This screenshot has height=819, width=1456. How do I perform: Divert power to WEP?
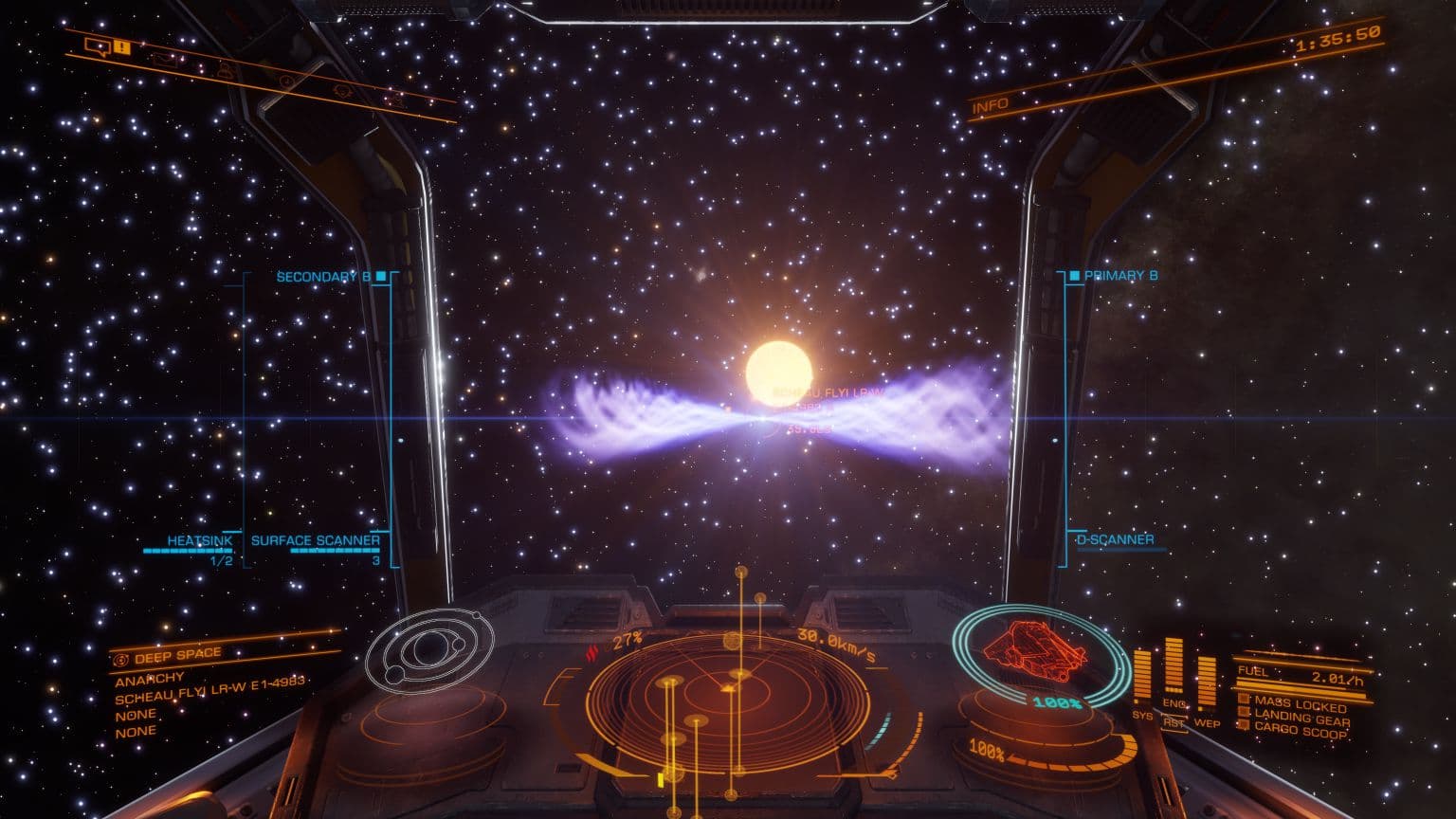pos(1207,722)
